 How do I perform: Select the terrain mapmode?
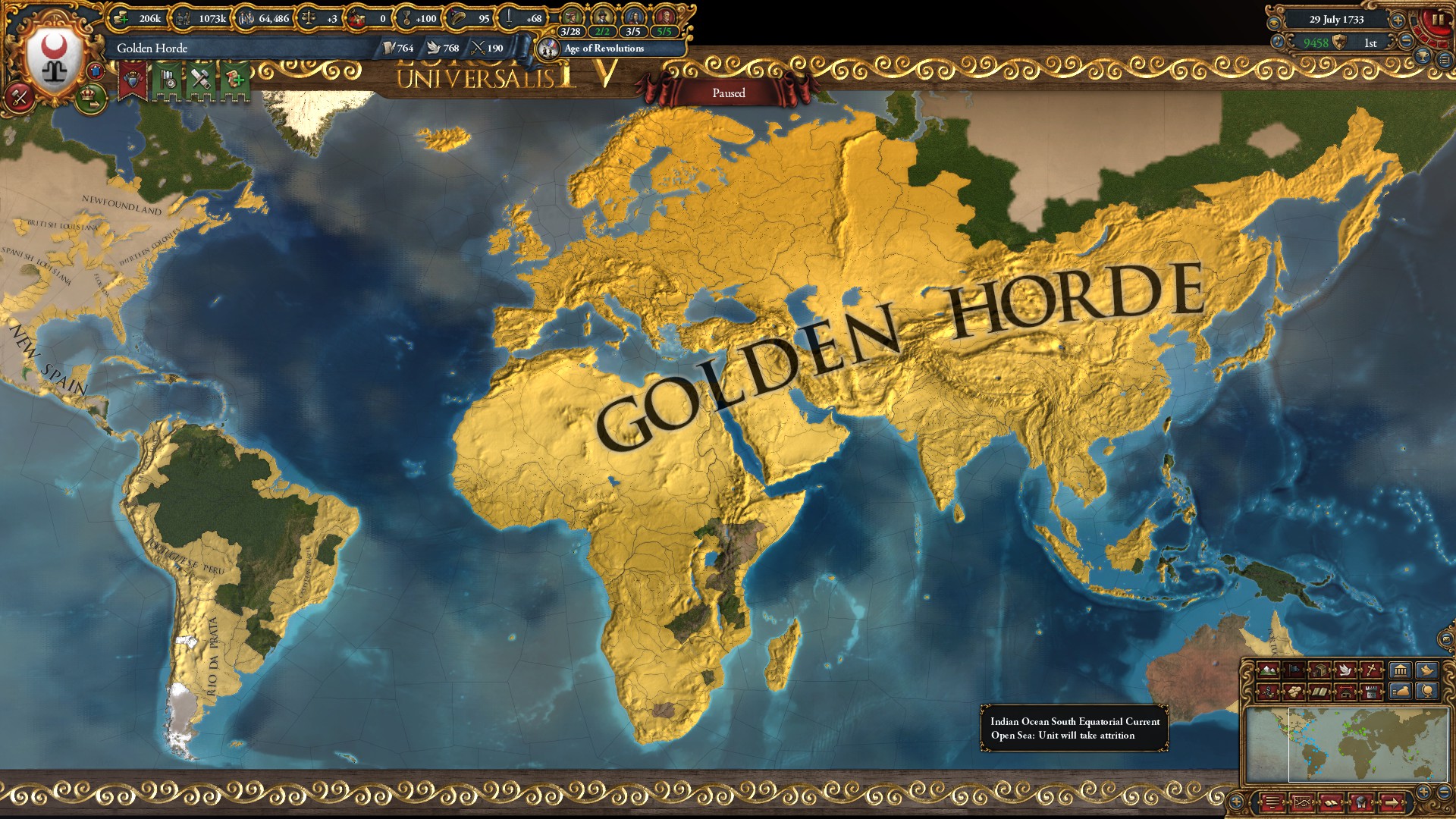[1269, 670]
